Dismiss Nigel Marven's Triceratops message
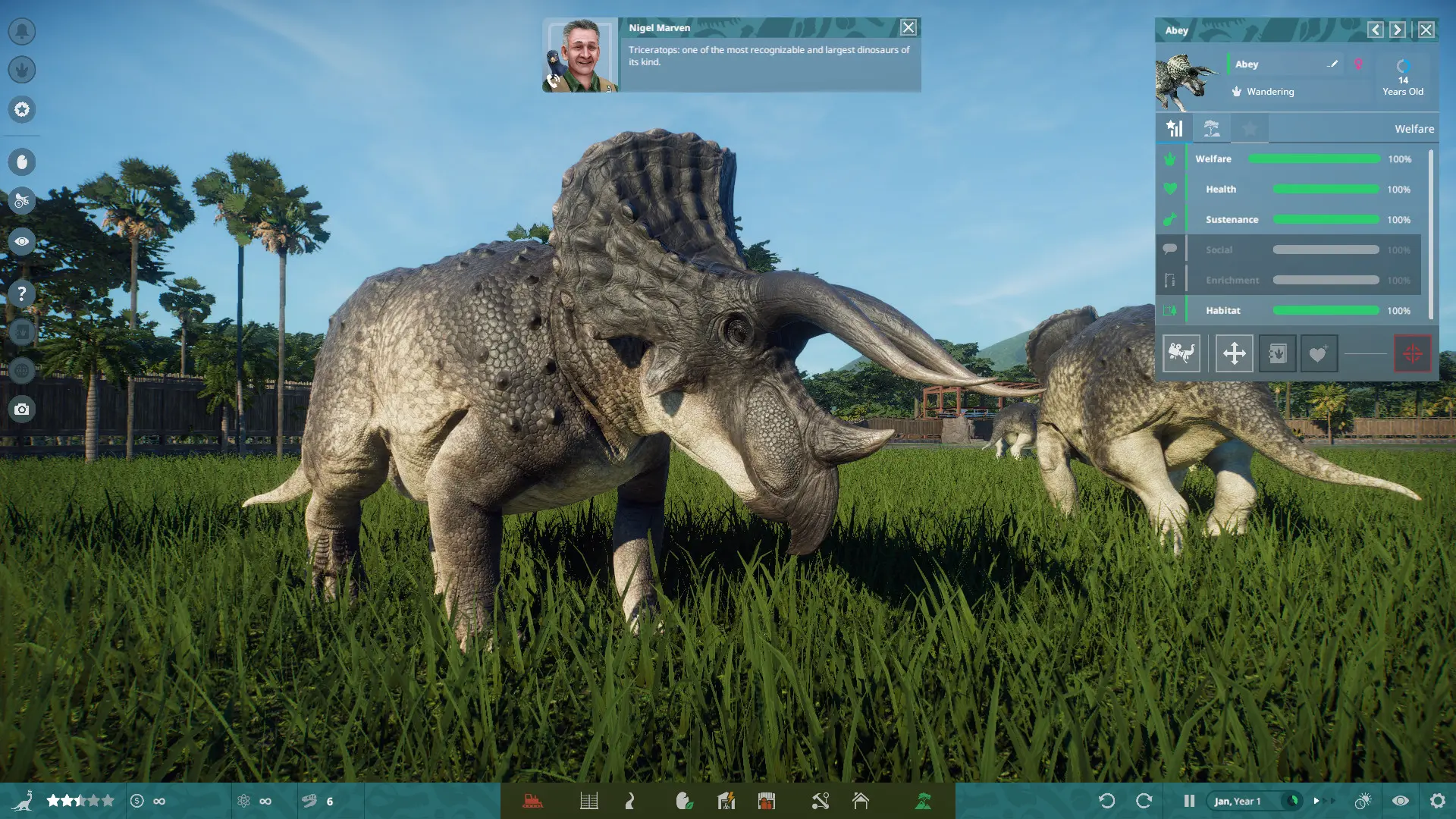 908,27
